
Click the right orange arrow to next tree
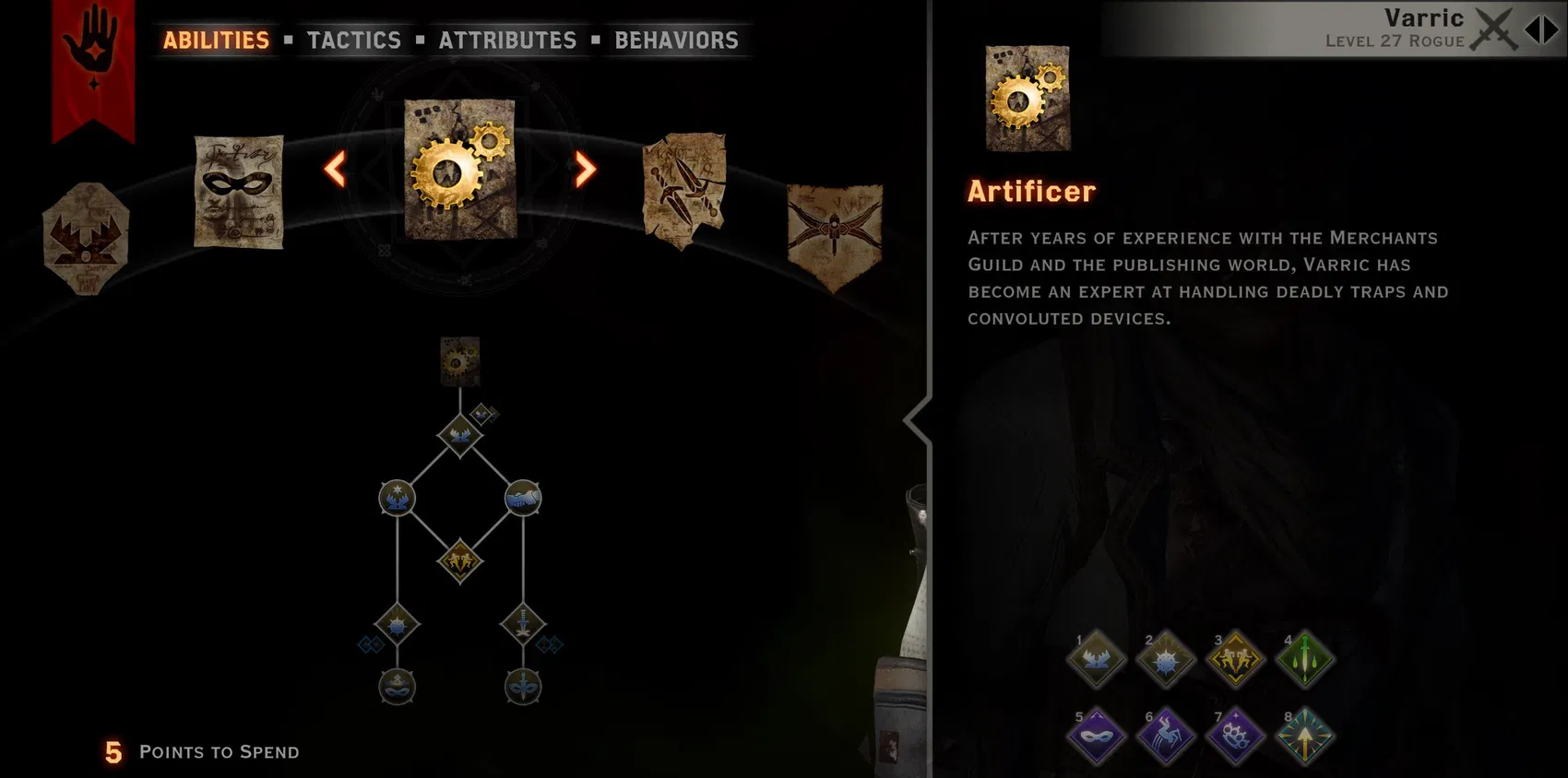coord(582,170)
